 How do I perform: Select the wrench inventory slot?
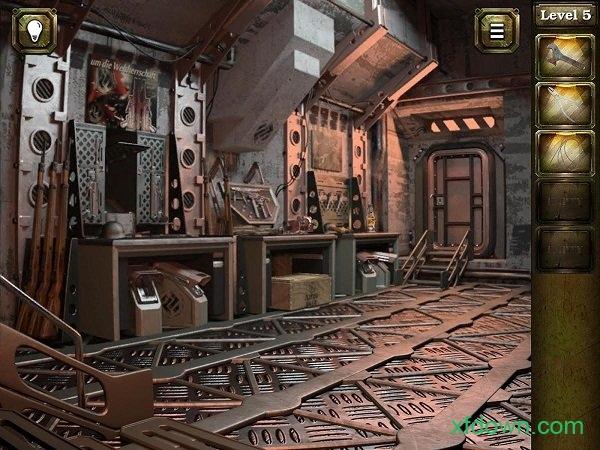click(x=565, y=56)
